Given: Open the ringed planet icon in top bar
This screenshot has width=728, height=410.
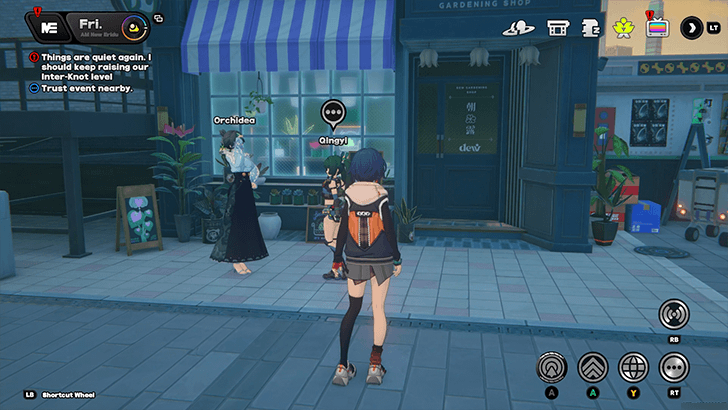Looking at the screenshot, I should (517, 28).
